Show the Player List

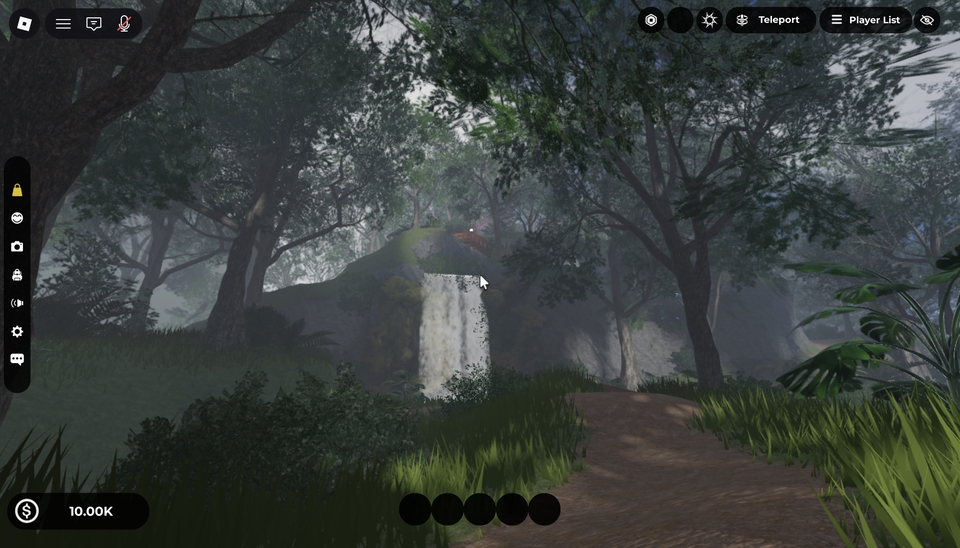coord(865,20)
